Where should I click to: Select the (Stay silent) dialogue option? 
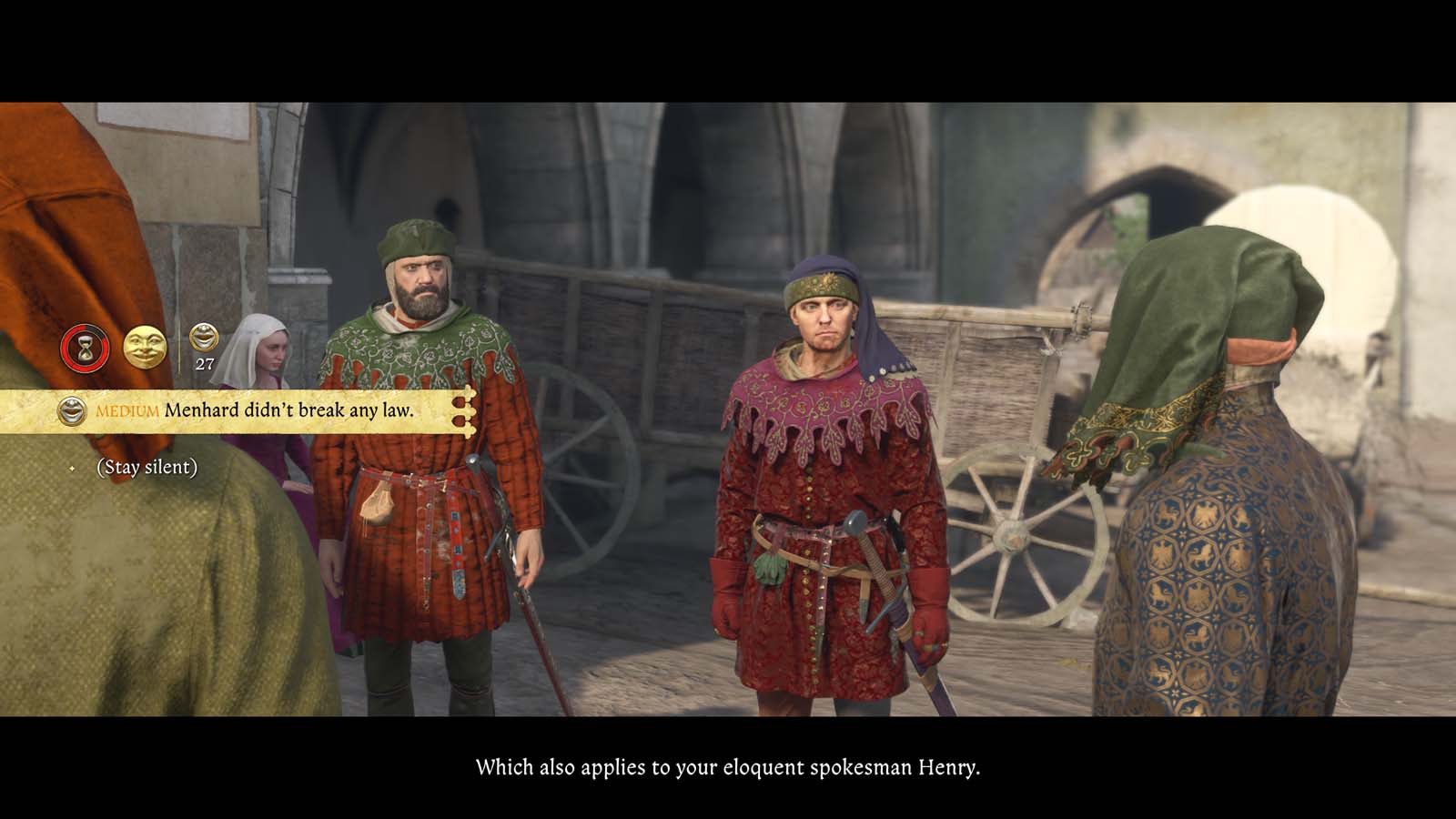(x=147, y=468)
